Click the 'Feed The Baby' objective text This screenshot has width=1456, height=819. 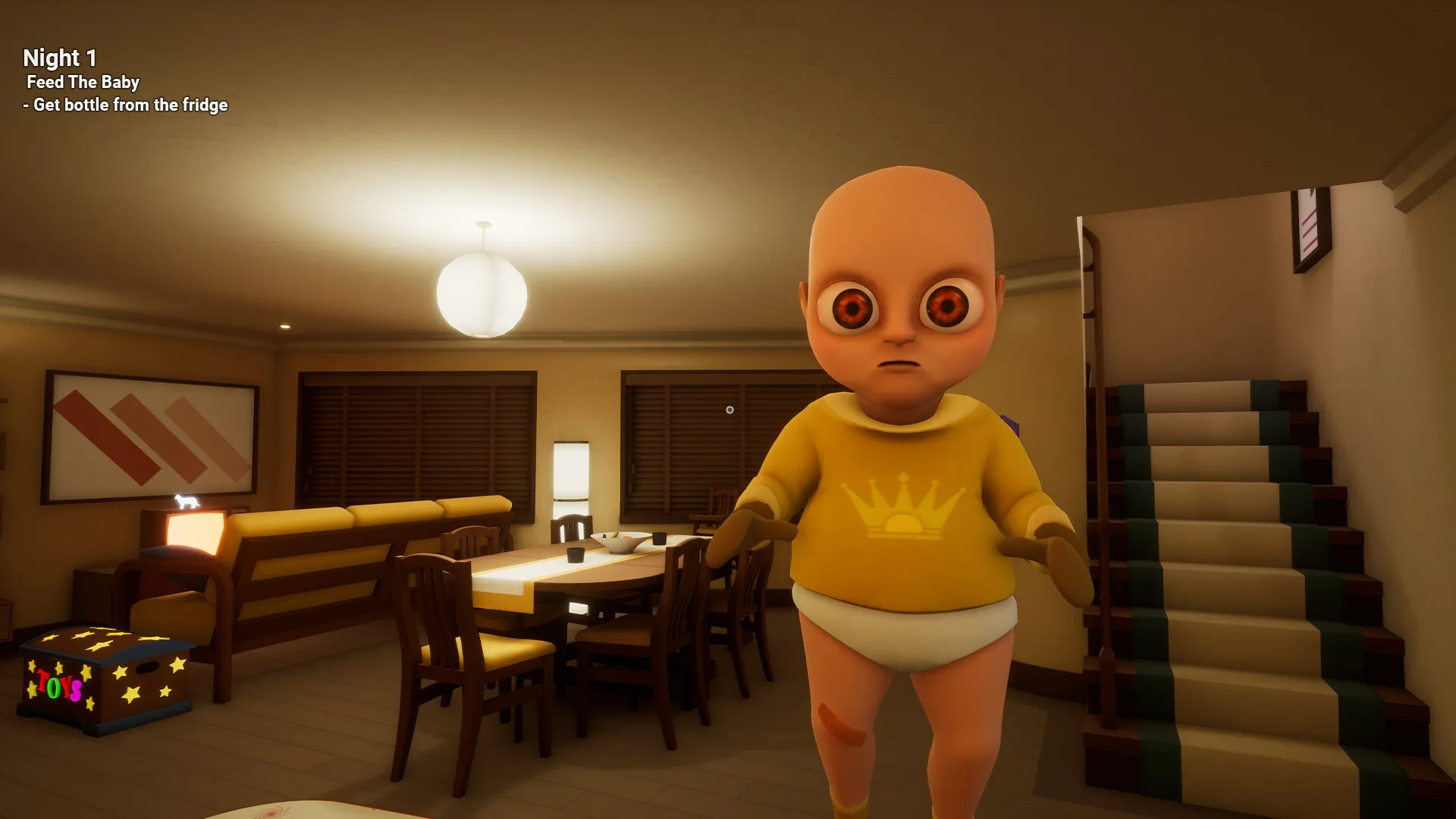pos(83,83)
